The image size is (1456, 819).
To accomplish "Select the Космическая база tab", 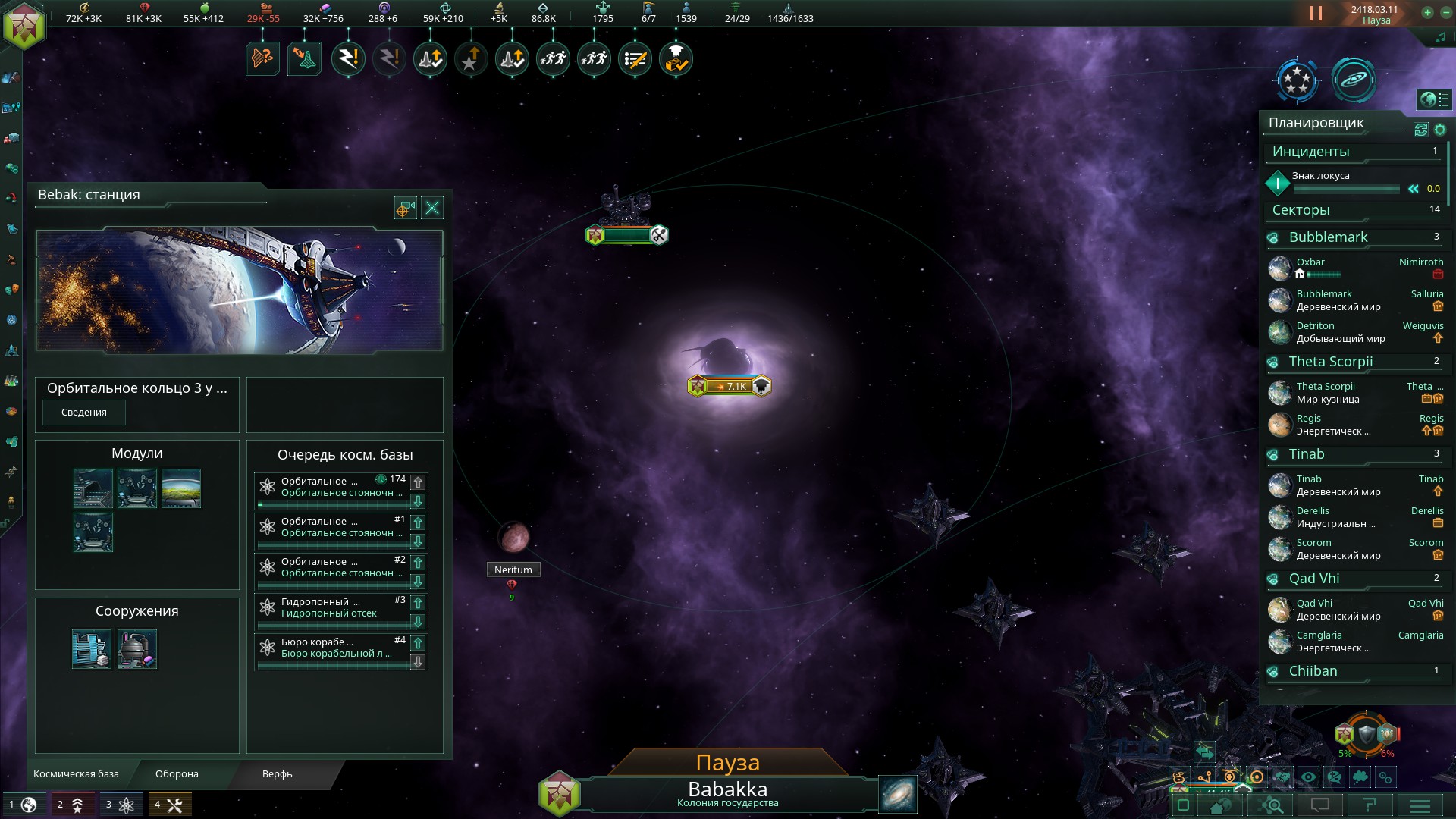I will pyautogui.click(x=76, y=774).
